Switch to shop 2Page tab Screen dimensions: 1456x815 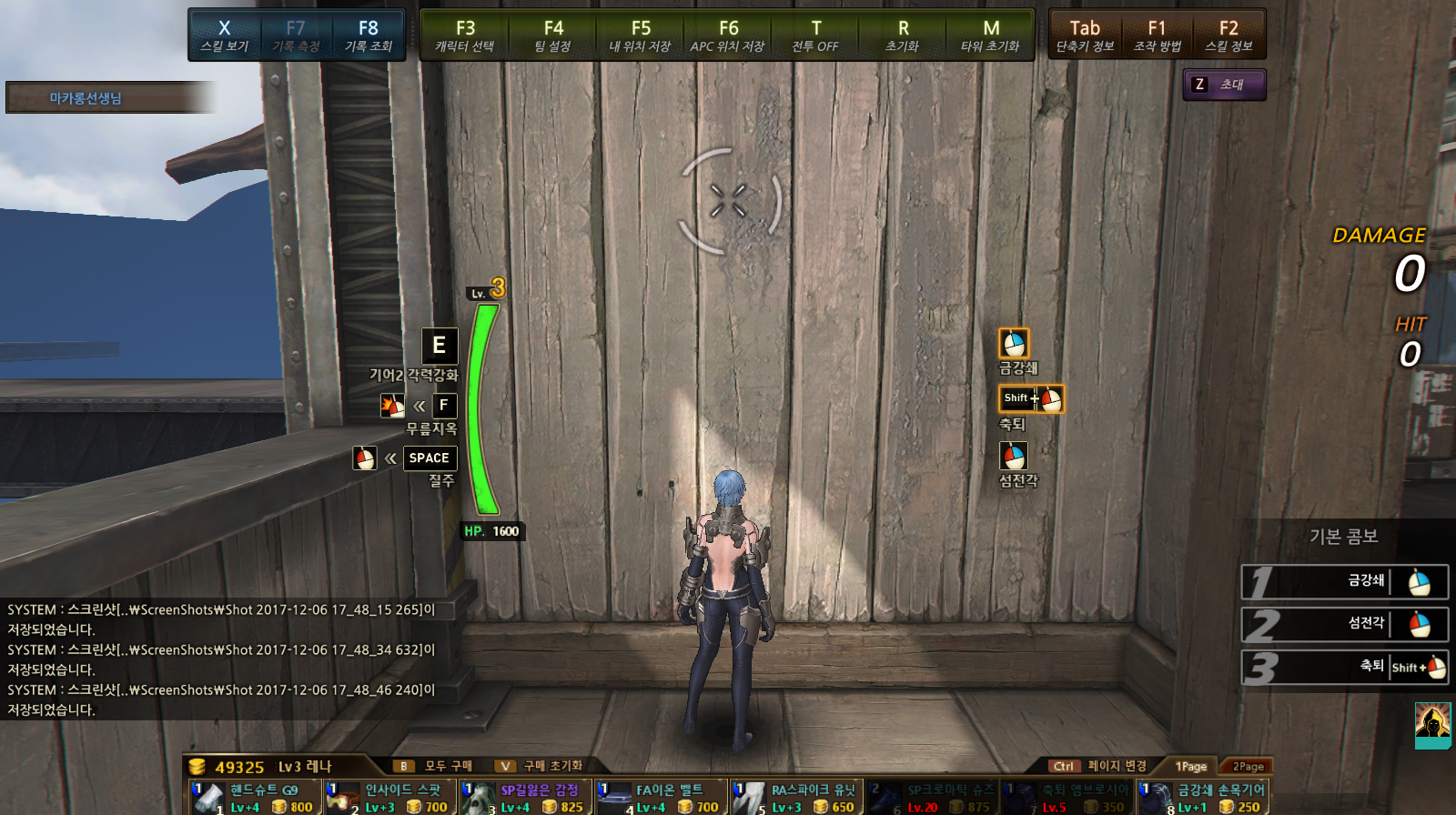tap(1248, 767)
